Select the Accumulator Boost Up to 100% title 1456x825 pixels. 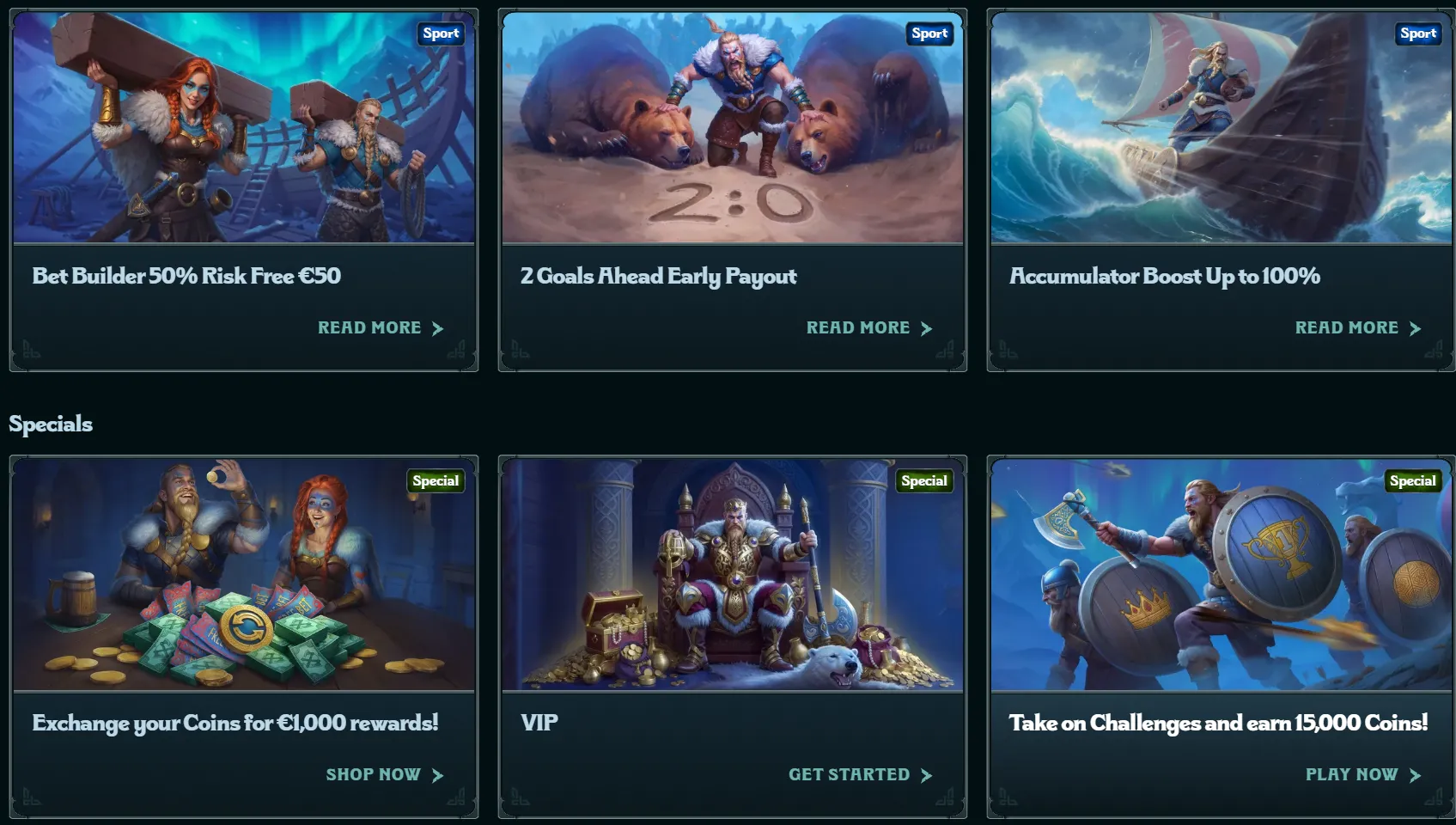[1164, 276]
